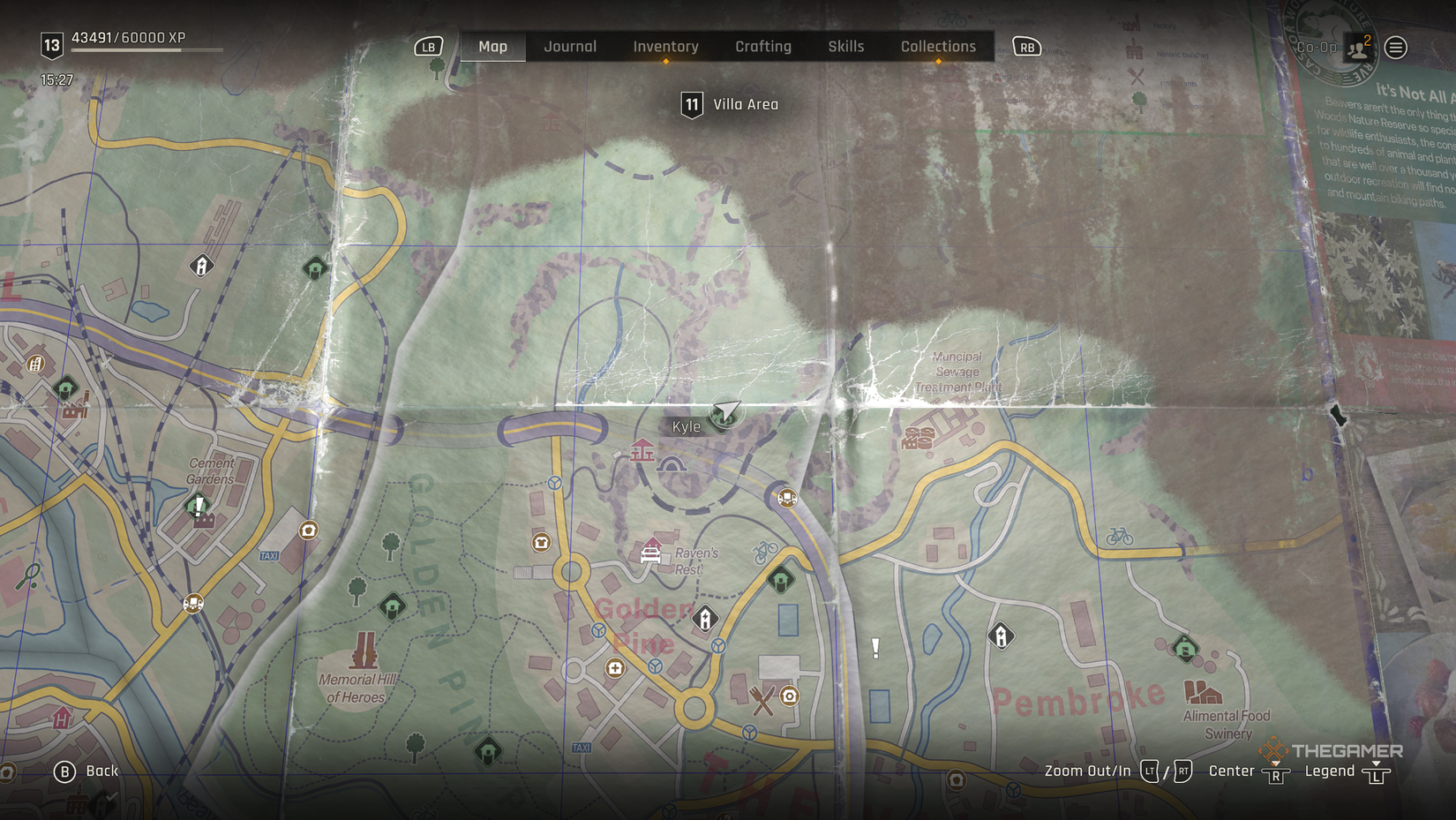Select the Raven's Rest bench icon

pos(649,554)
